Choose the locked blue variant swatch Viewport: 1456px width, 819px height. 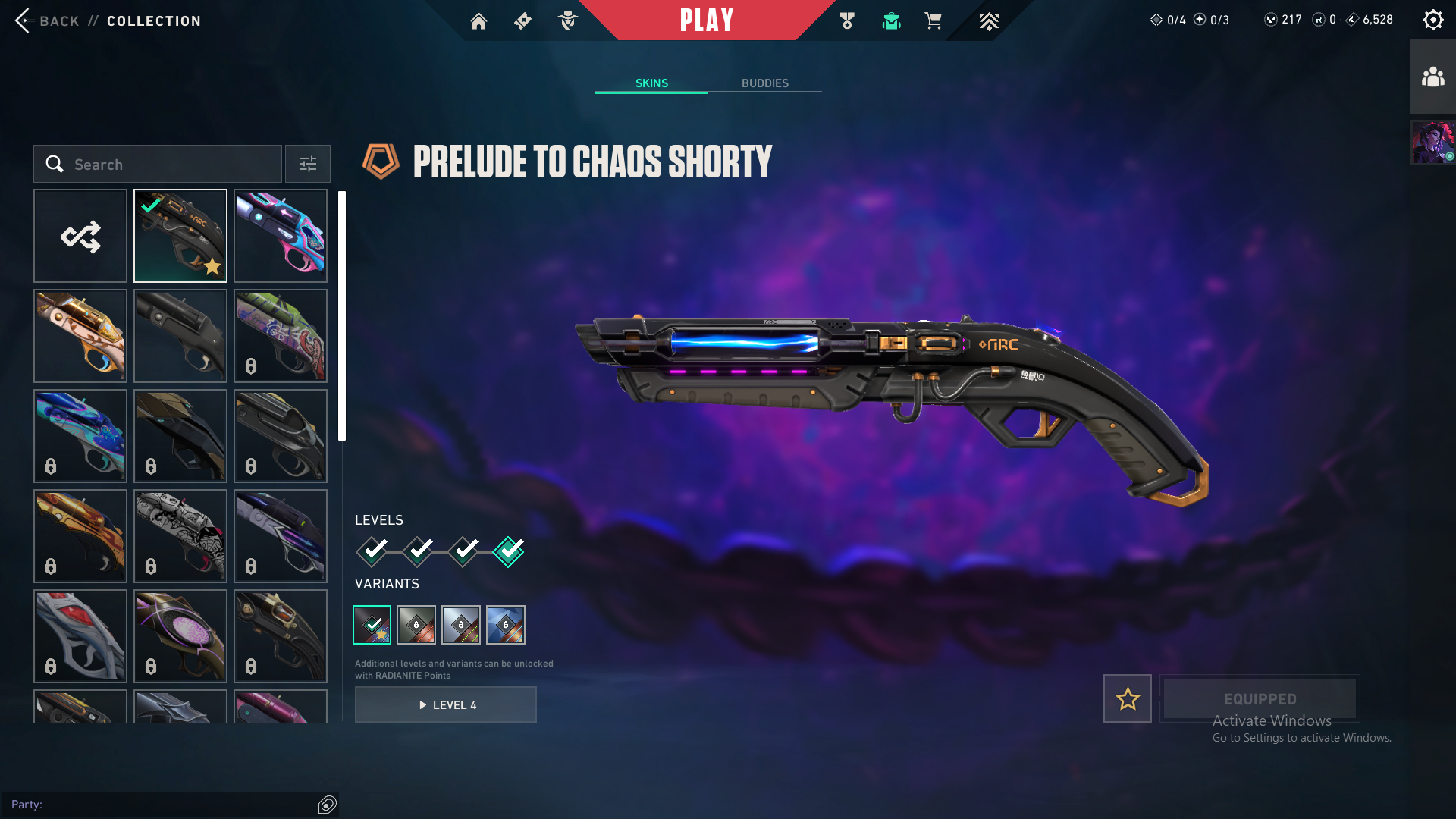[x=506, y=625]
